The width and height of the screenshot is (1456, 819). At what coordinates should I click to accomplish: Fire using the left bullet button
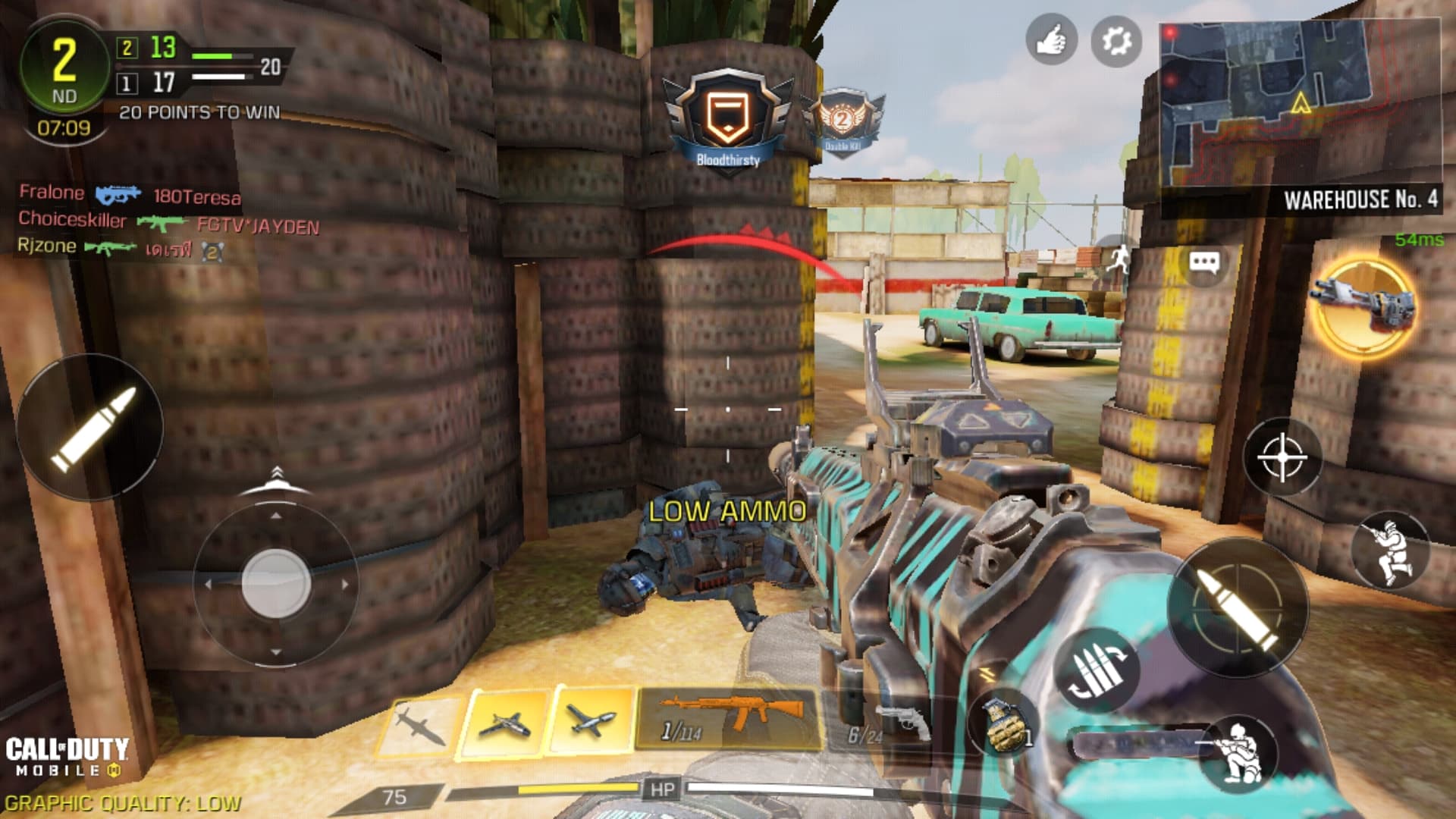point(89,426)
